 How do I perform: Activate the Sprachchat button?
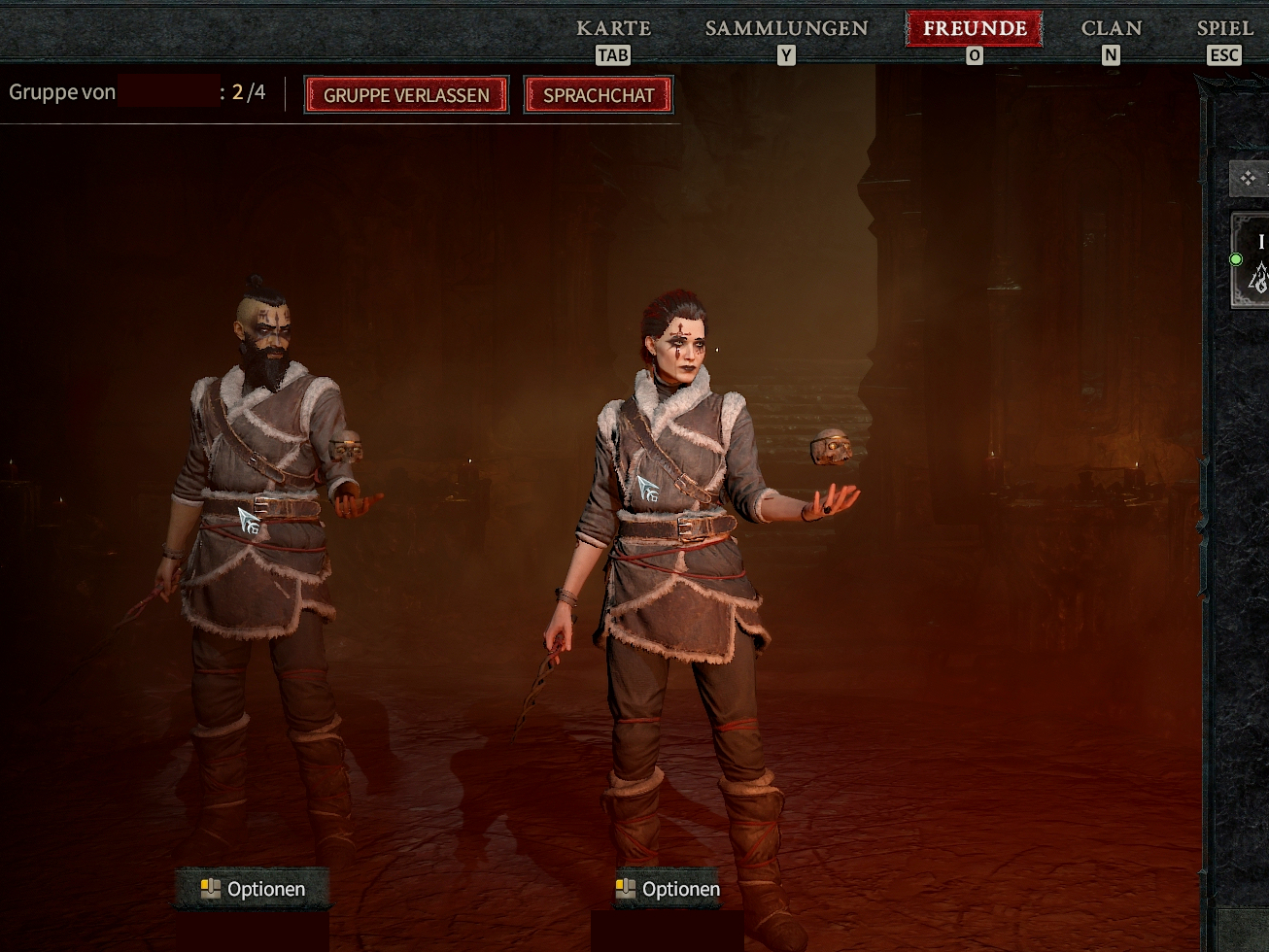click(598, 95)
